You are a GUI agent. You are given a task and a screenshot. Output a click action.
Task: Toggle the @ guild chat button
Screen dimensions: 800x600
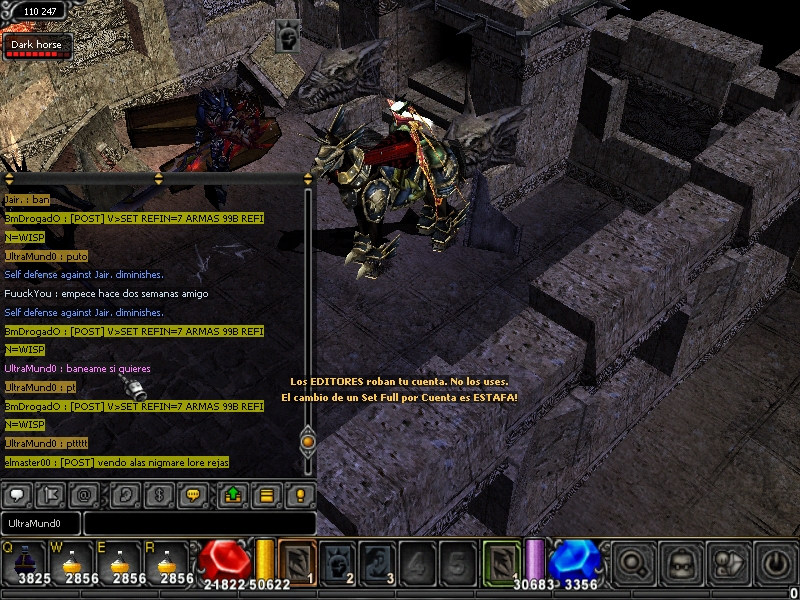pos(85,494)
